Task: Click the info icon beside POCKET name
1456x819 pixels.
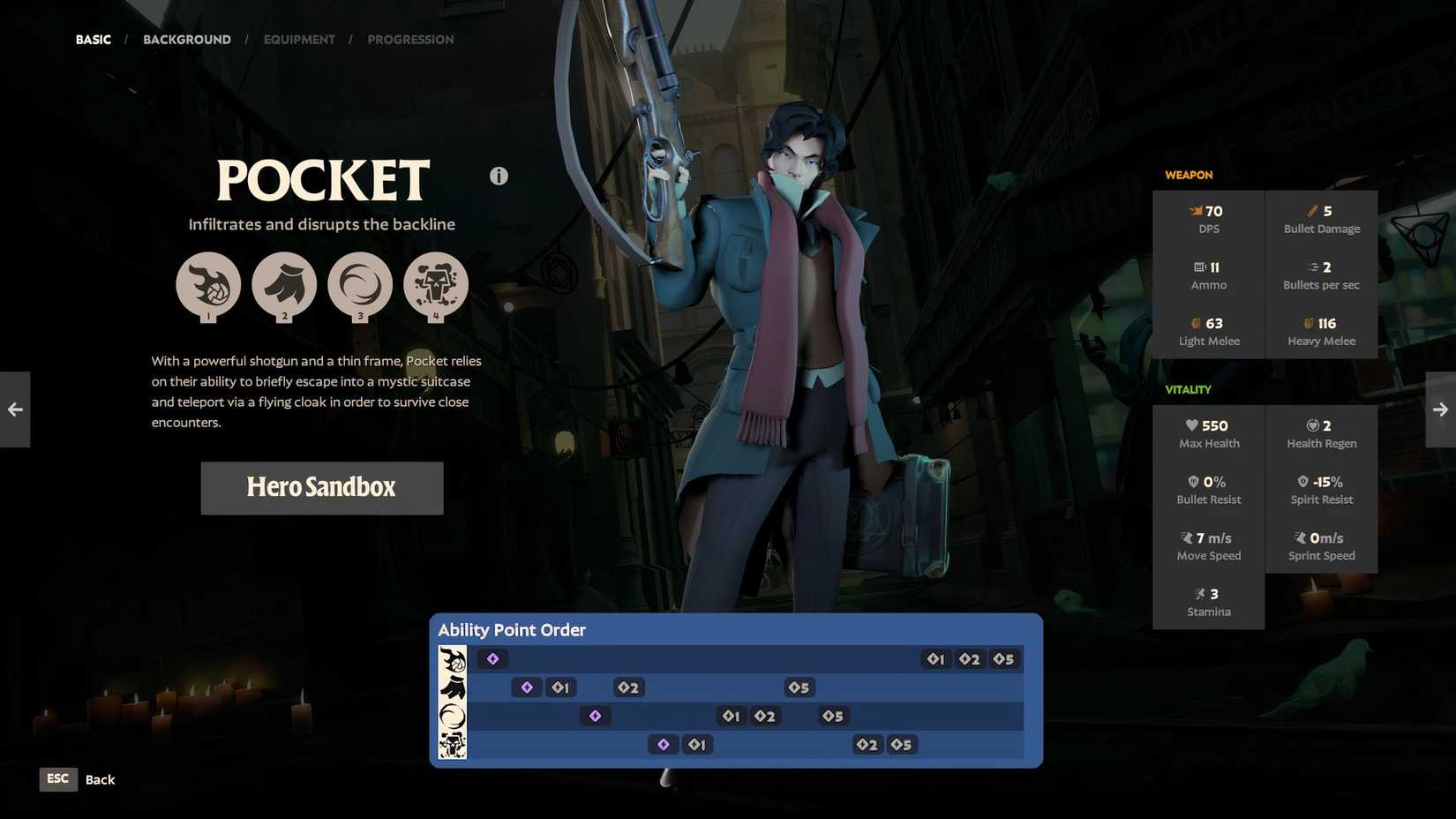Action: click(499, 176)
